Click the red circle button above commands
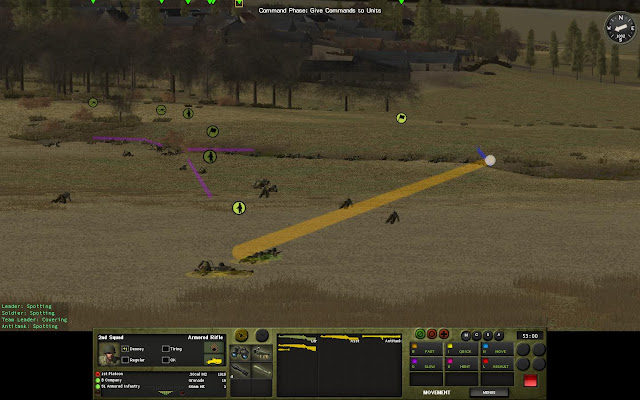640x400 pixels. point(432,335)
